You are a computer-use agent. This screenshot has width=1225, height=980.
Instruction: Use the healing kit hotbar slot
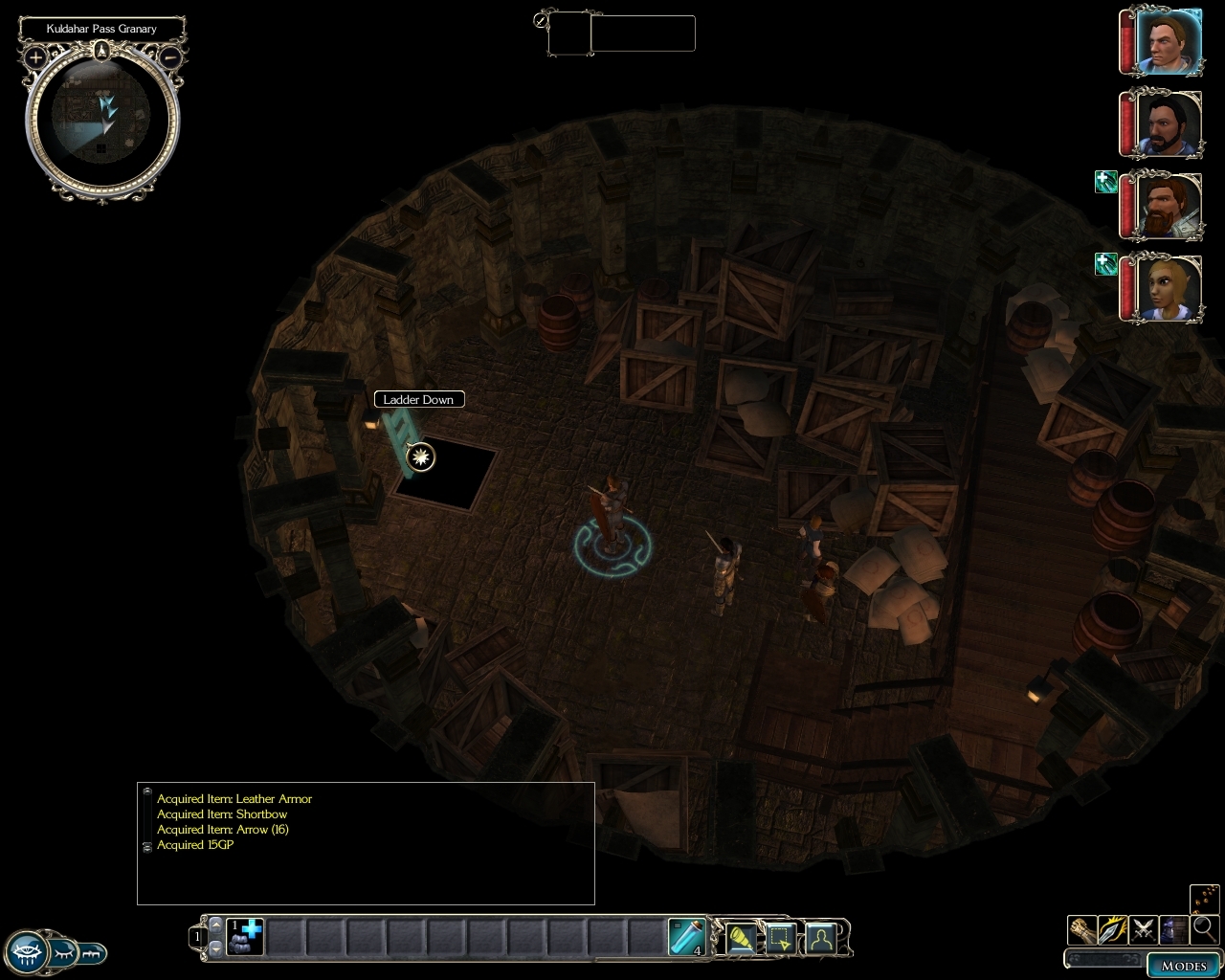point(245,937)
